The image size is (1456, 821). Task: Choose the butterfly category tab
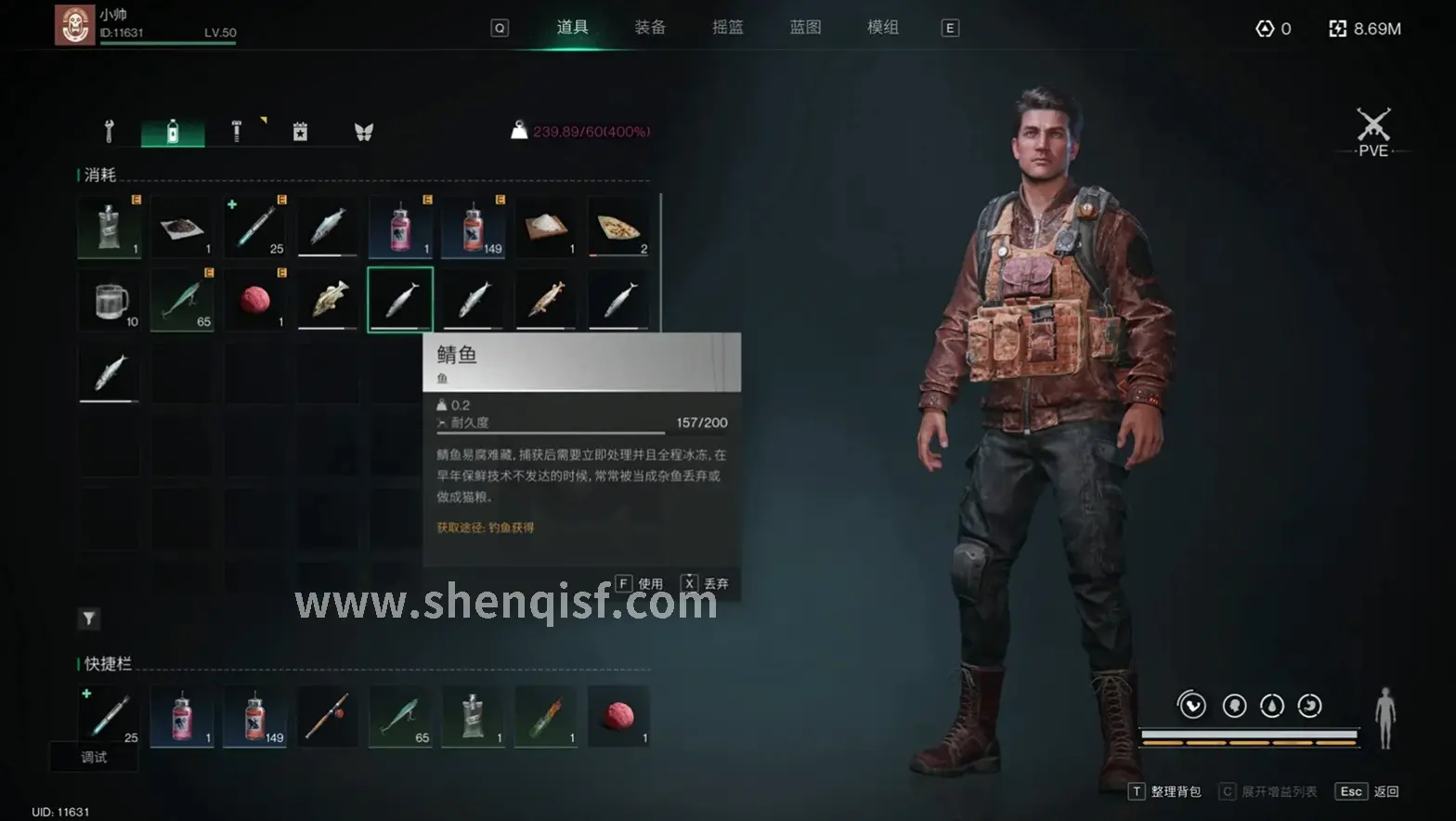click(363, 132)
